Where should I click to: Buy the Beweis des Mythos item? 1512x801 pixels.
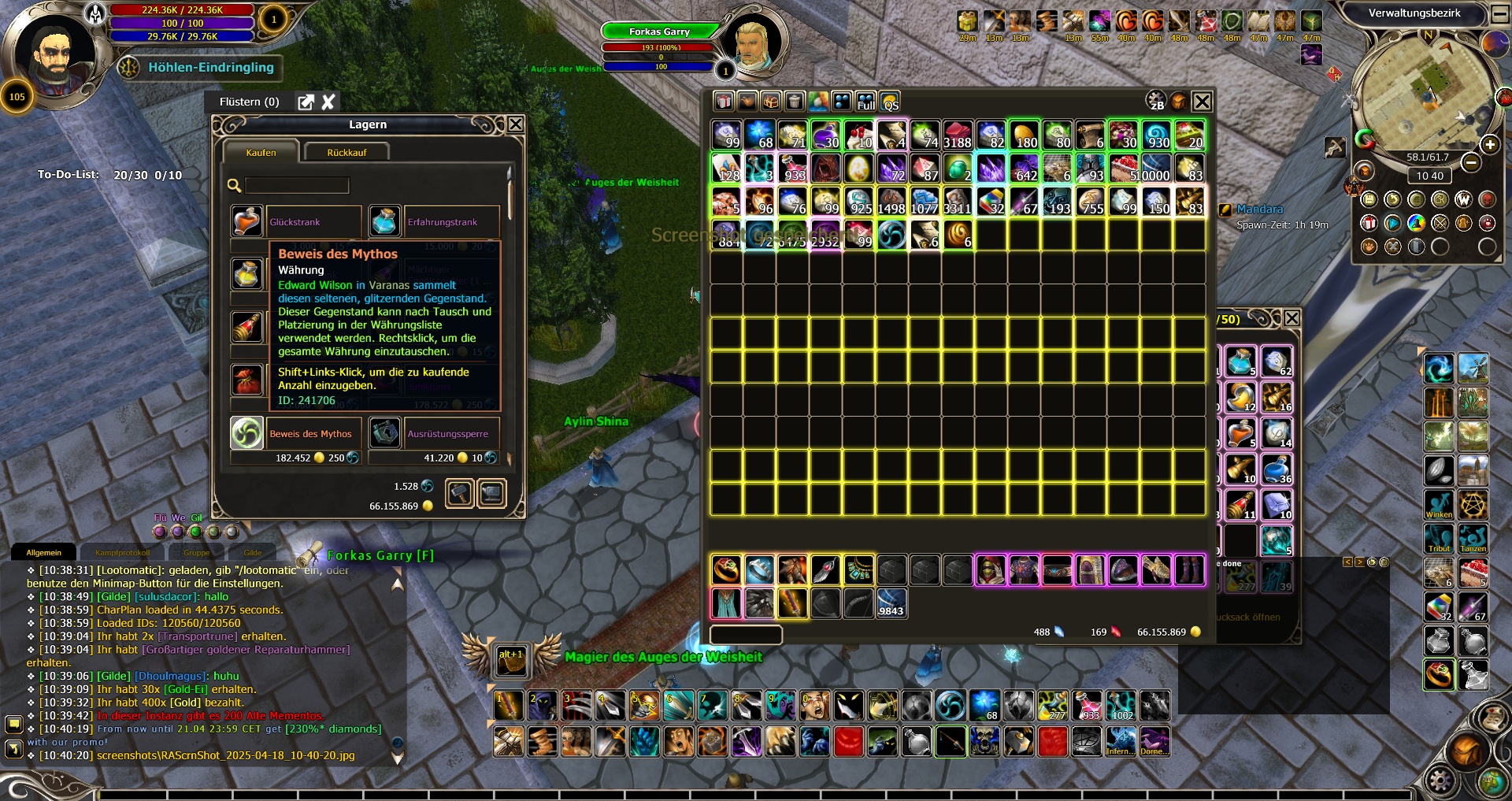tap(246, 433)
